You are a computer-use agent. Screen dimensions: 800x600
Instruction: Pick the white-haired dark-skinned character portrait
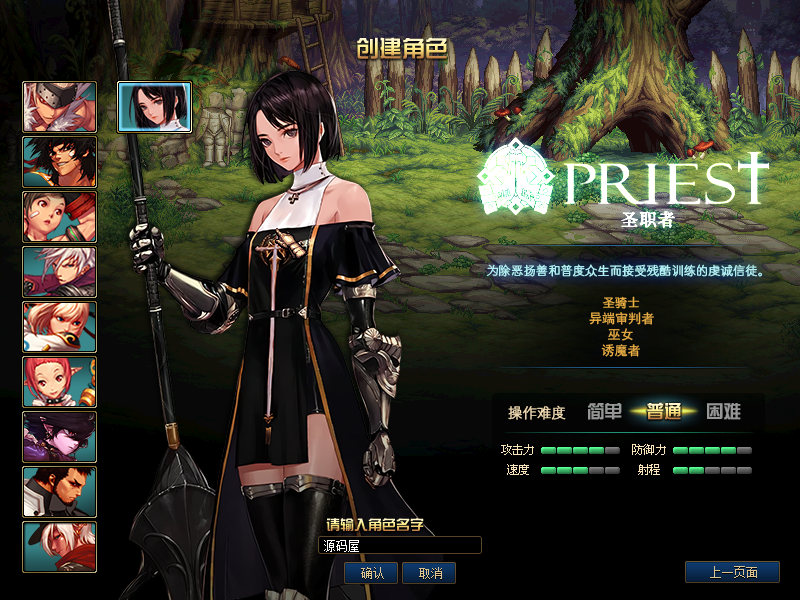(60, 547)
